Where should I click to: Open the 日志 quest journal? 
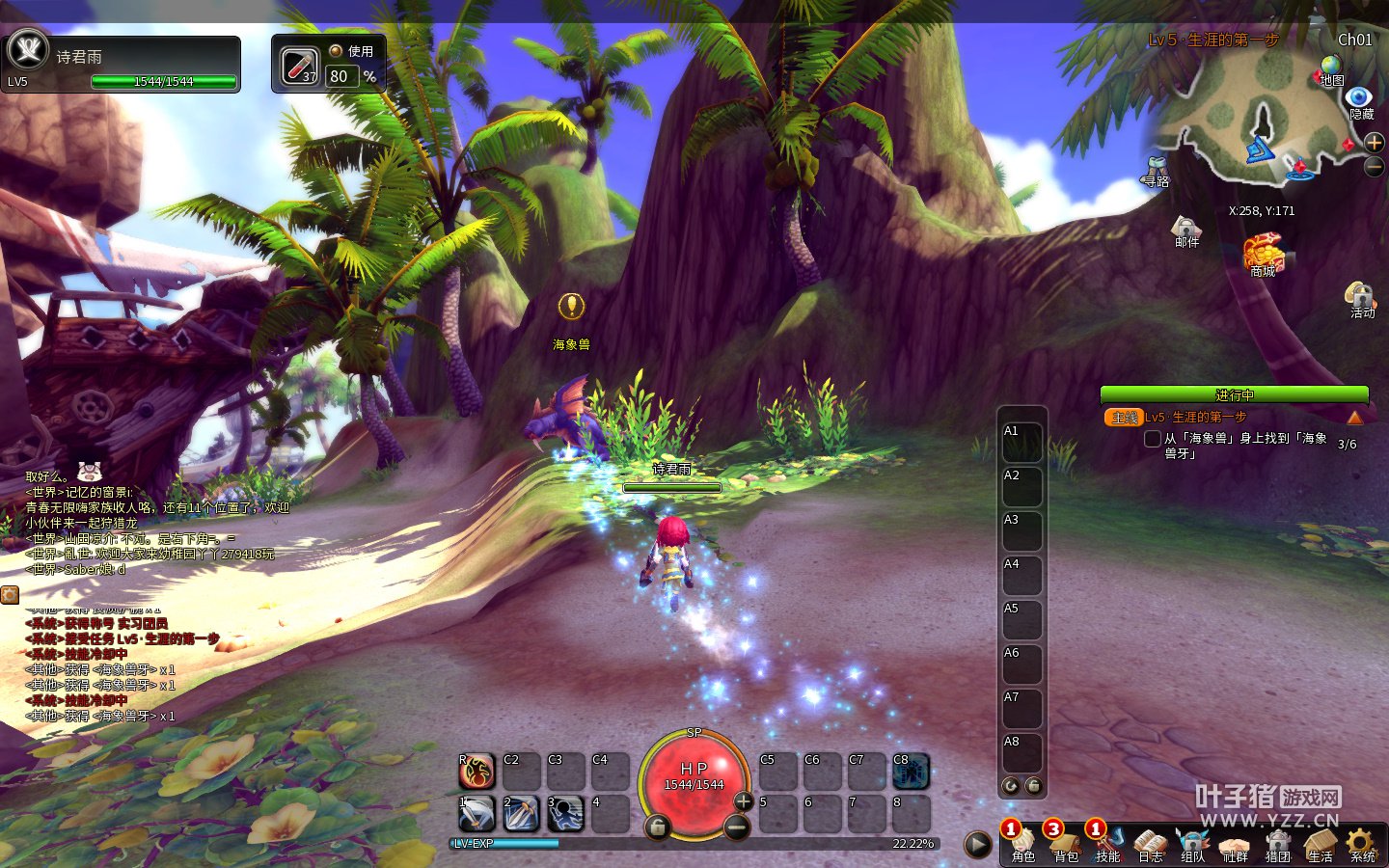(1150, 843)
